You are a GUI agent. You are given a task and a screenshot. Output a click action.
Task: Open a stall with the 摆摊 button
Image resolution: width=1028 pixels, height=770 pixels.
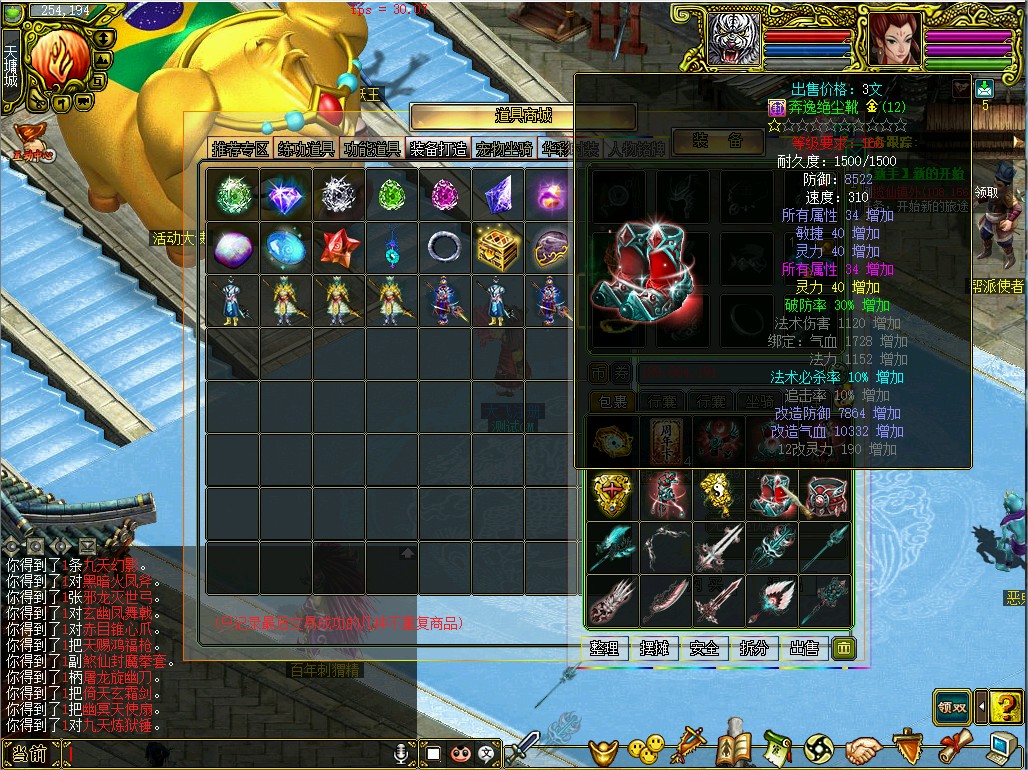[655, 648]
